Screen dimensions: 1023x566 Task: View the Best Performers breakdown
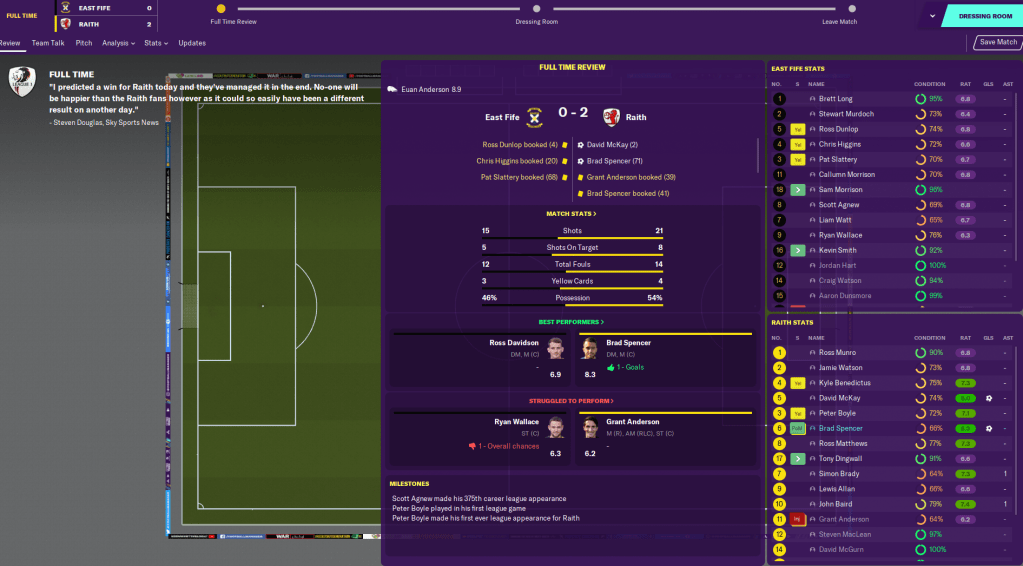point(571,322)
